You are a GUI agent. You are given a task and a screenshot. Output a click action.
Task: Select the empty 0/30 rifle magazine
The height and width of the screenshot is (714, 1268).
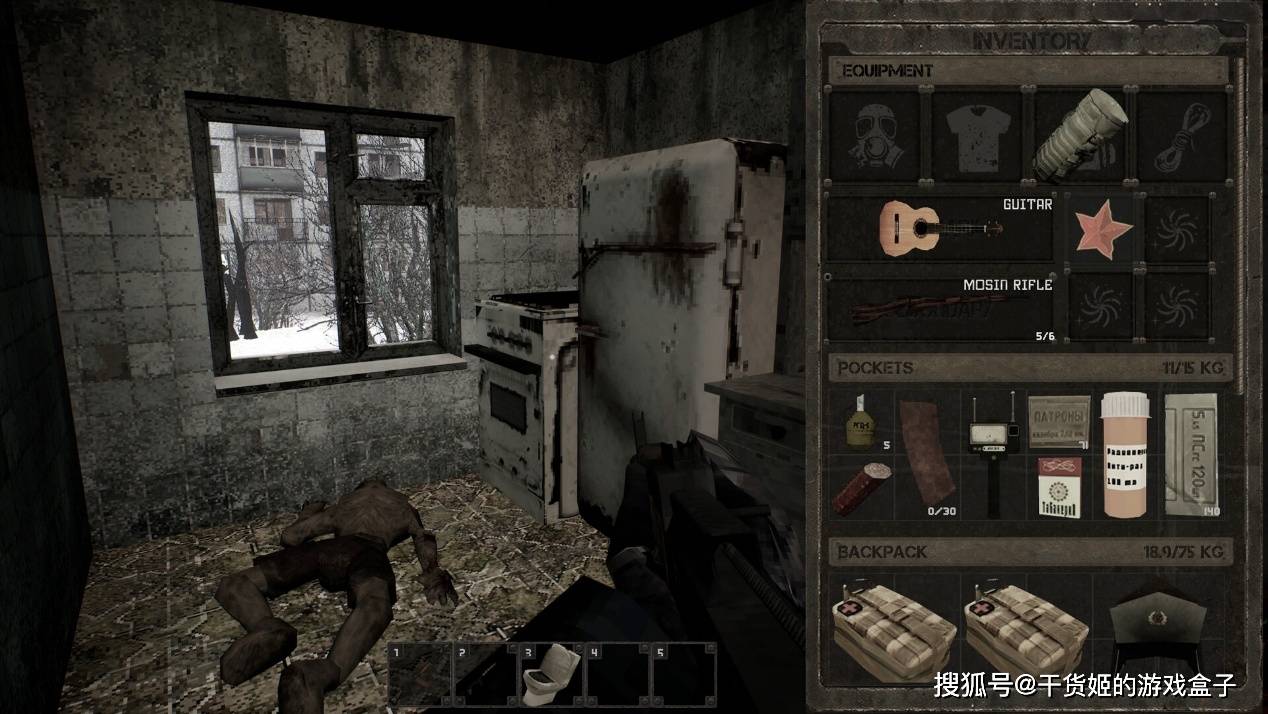tap(925, 455)
